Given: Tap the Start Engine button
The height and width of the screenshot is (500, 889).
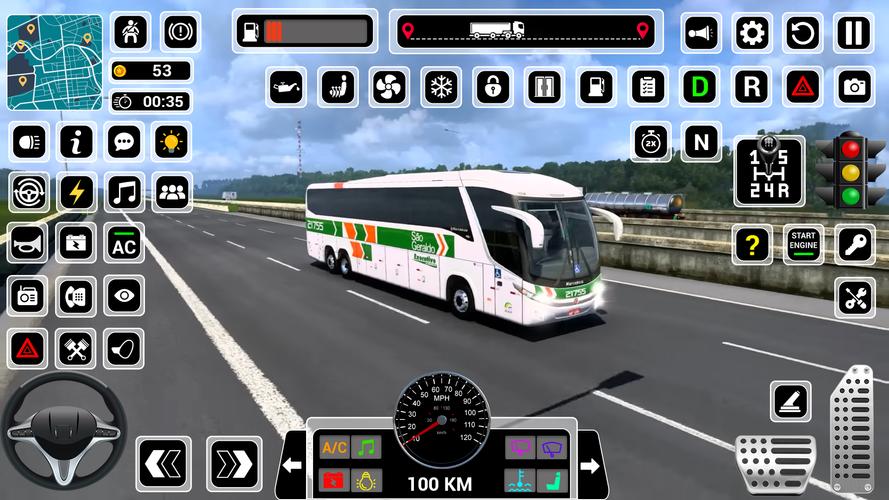Looking at the screenshot, I should click(x=802, y=242).
